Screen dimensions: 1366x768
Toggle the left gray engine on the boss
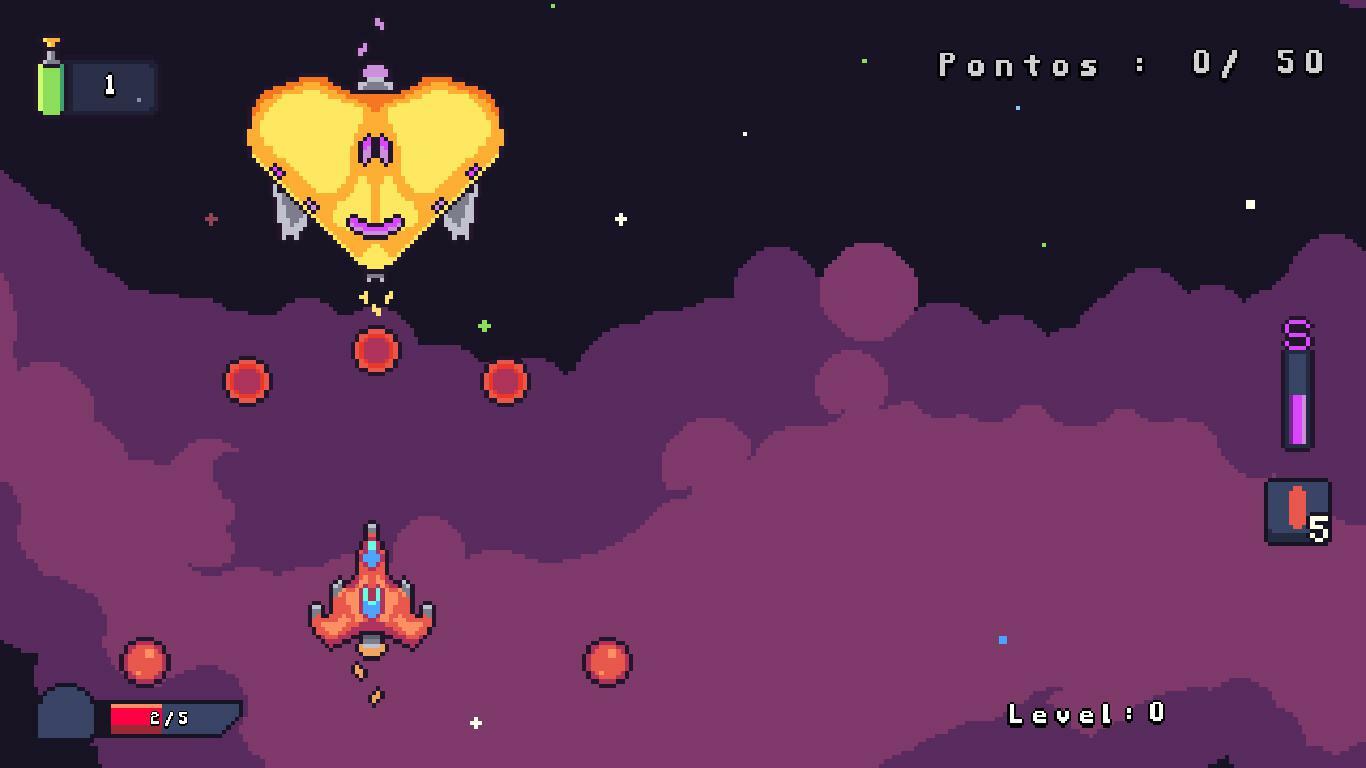click(290, 215)
